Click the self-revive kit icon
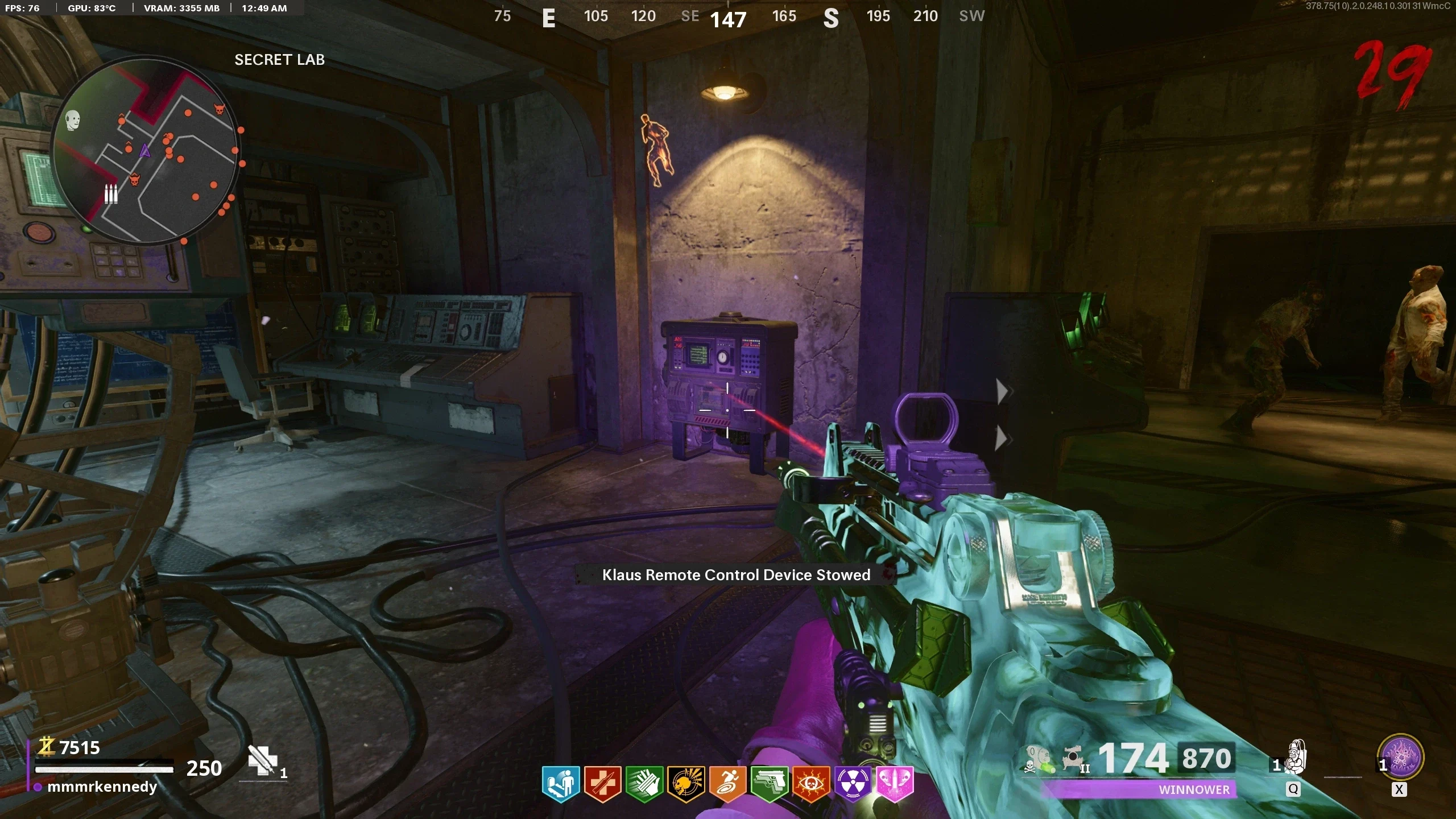1456x819 pixels. pos(262,760)
